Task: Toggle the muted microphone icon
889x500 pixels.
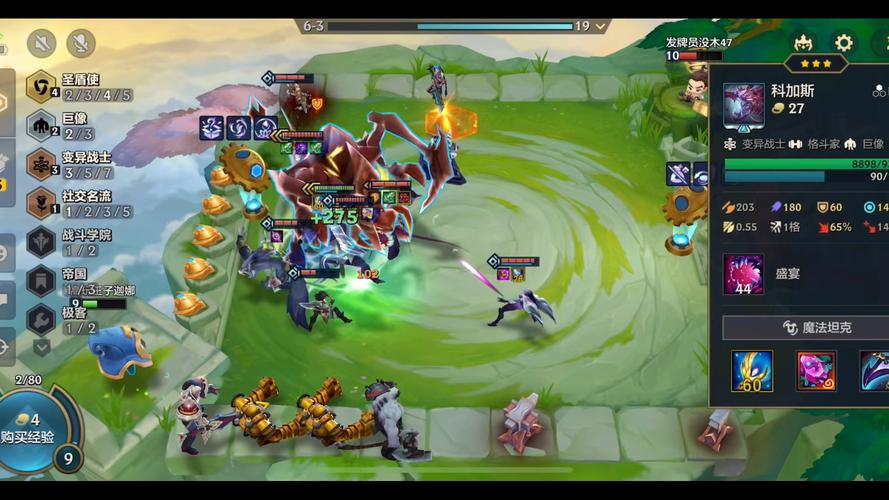Action: pos(80,43)
